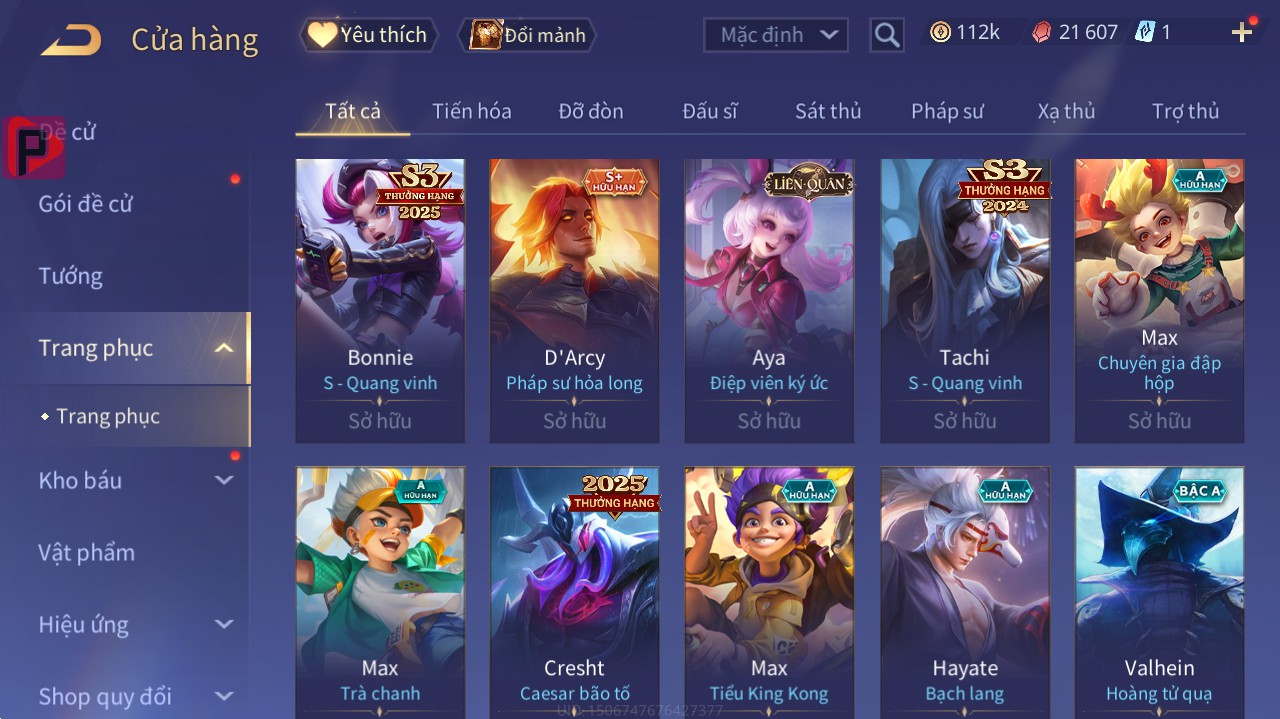Add currency with the plus button
1280x719 pixels.
click(x=1242, y=33)
